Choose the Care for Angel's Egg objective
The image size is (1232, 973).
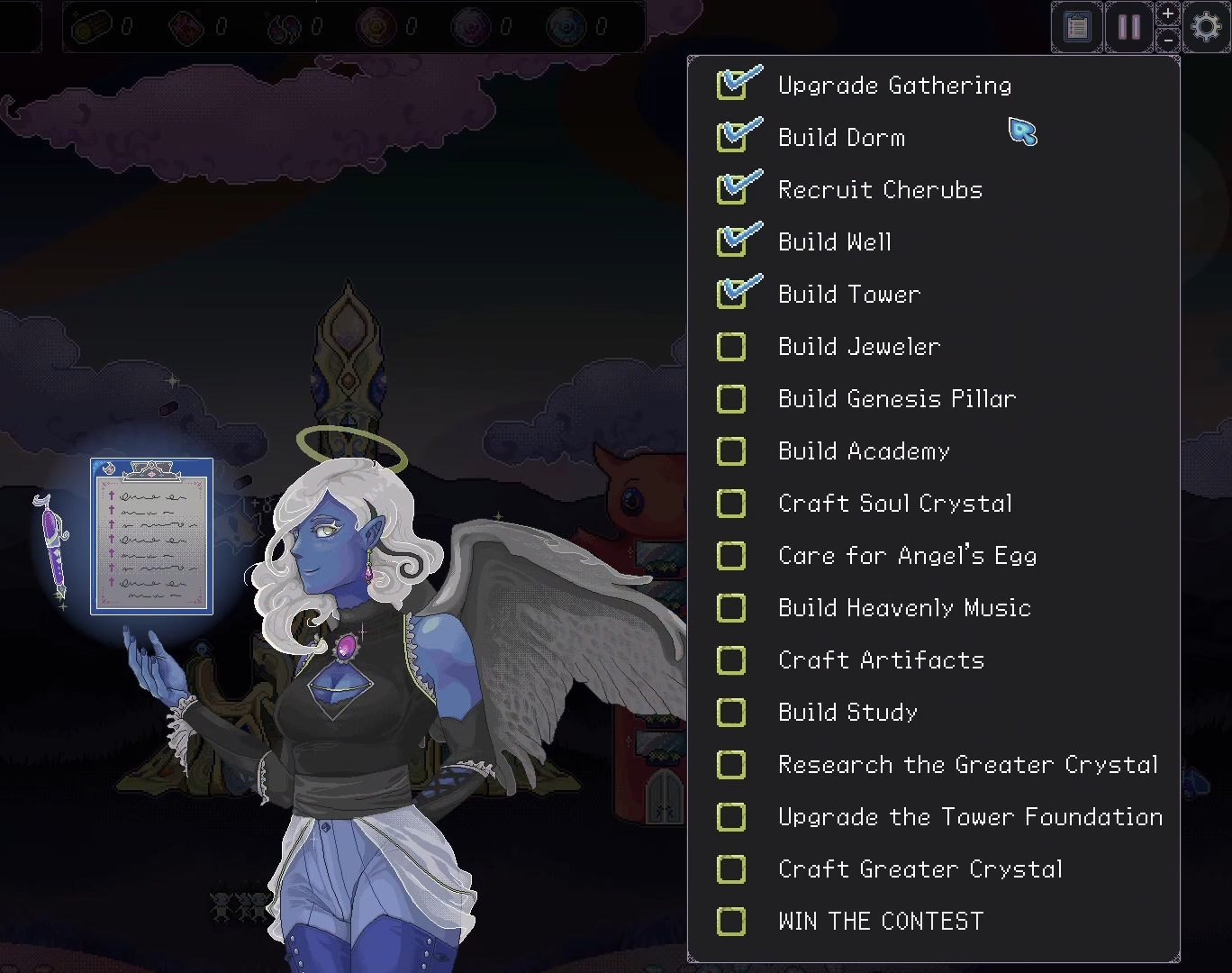tap(906, 556)
